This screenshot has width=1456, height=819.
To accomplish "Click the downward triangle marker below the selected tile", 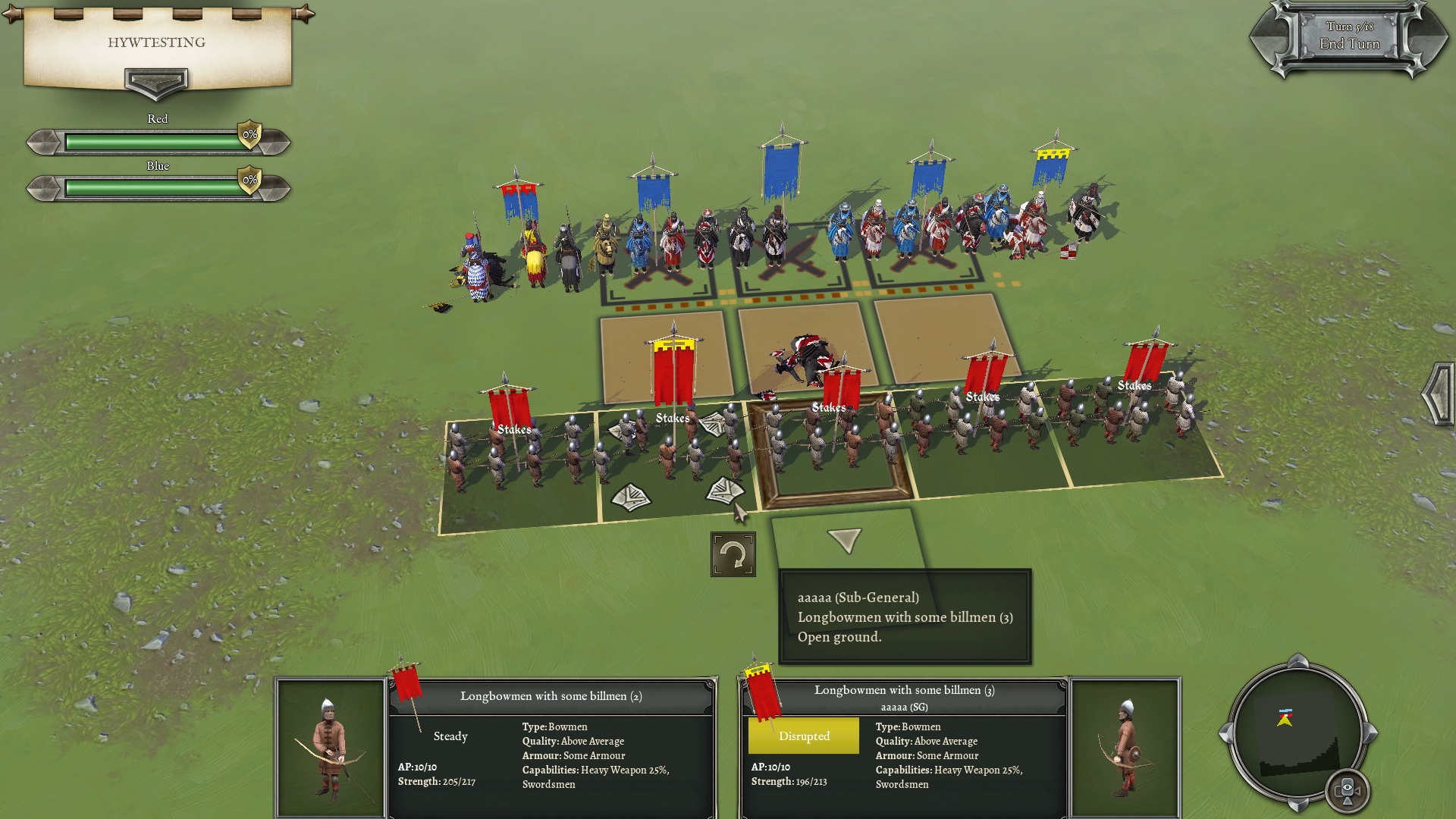I will click(x=844, y=539).
